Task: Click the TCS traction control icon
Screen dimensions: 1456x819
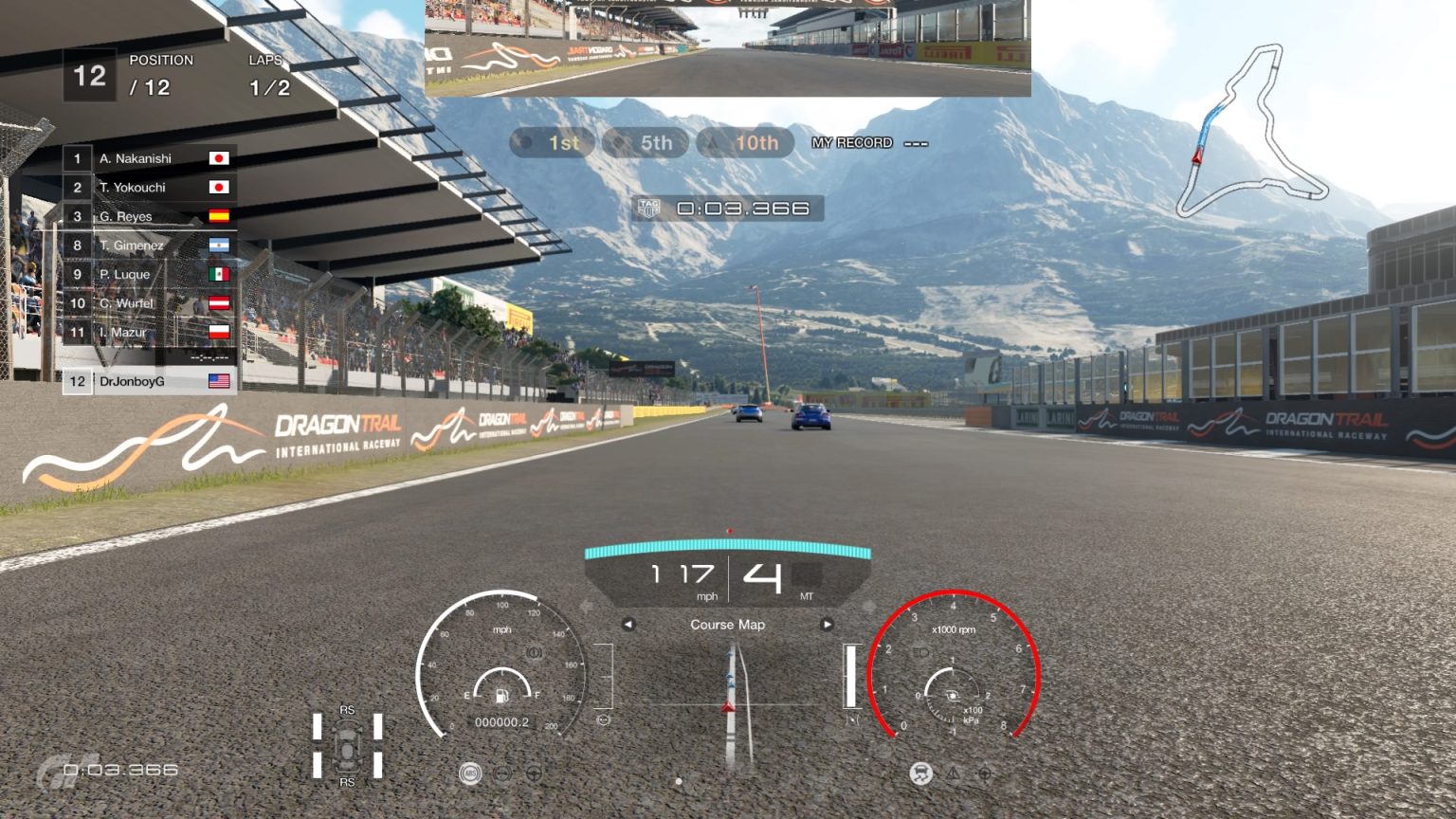Action: click(920, 774)
